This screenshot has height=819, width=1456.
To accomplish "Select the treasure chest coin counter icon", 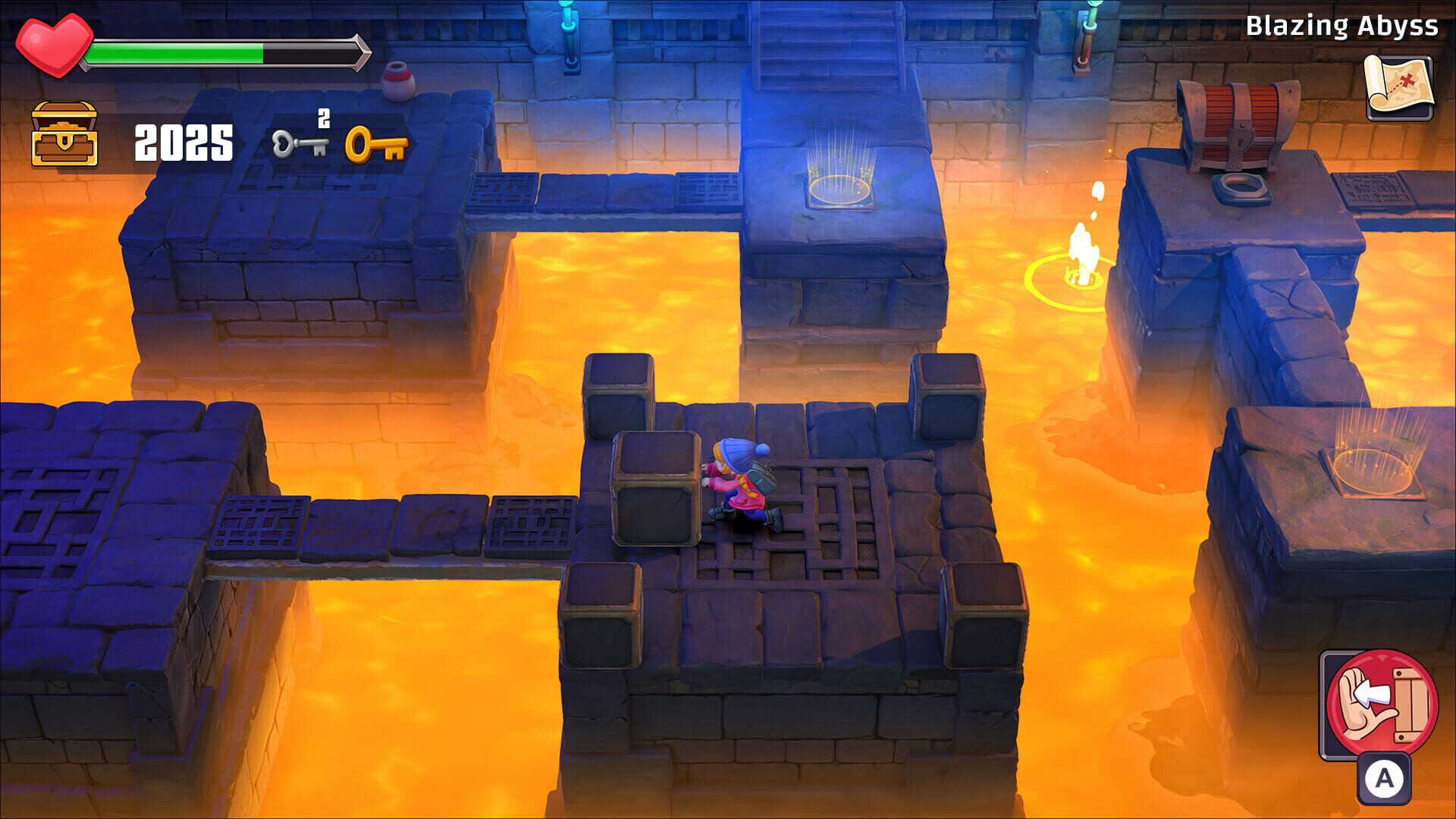I will pyautogui.click(x=64, y=135).
